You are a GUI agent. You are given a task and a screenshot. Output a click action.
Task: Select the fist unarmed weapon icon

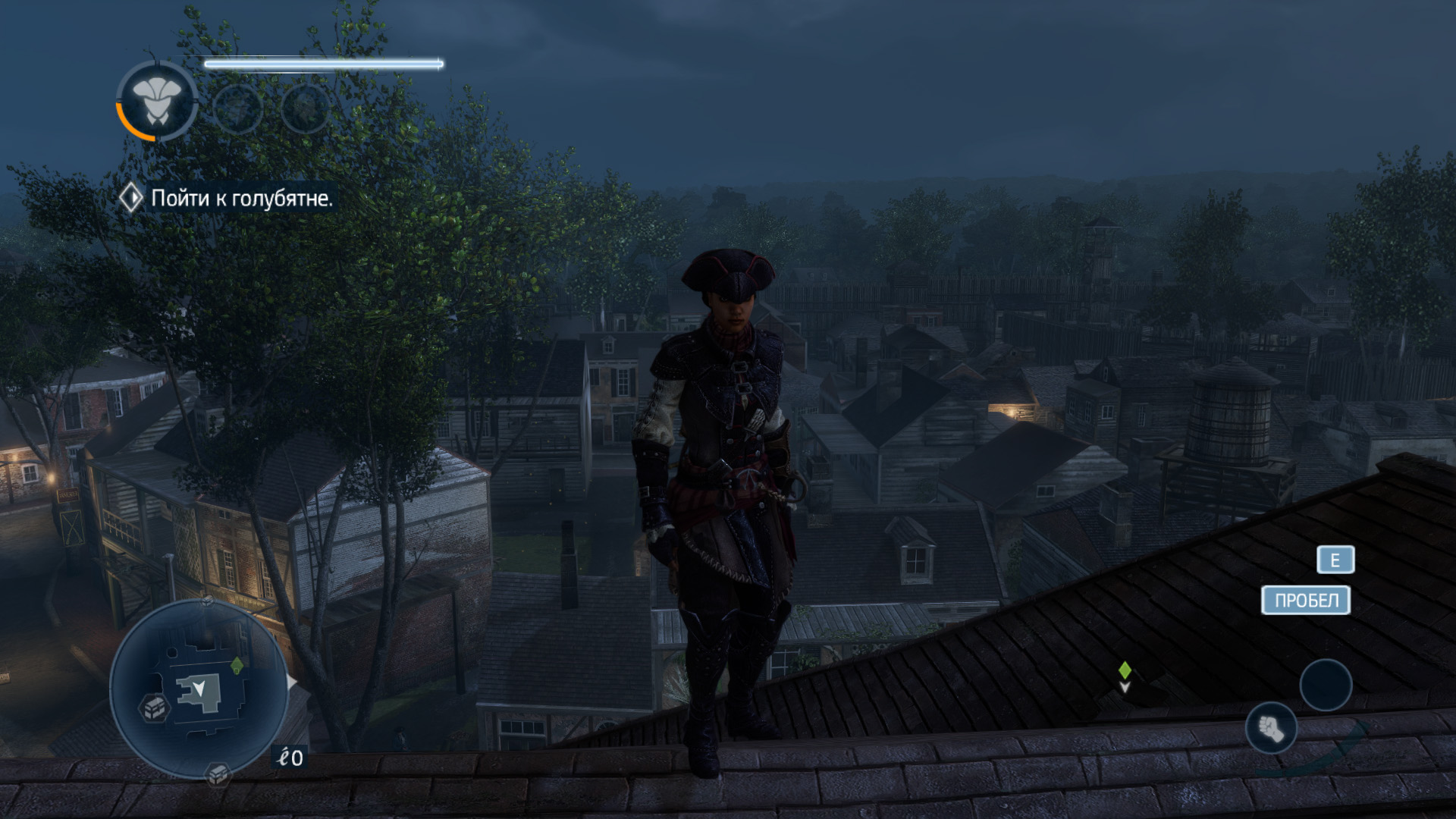(x=1271, y=729)
